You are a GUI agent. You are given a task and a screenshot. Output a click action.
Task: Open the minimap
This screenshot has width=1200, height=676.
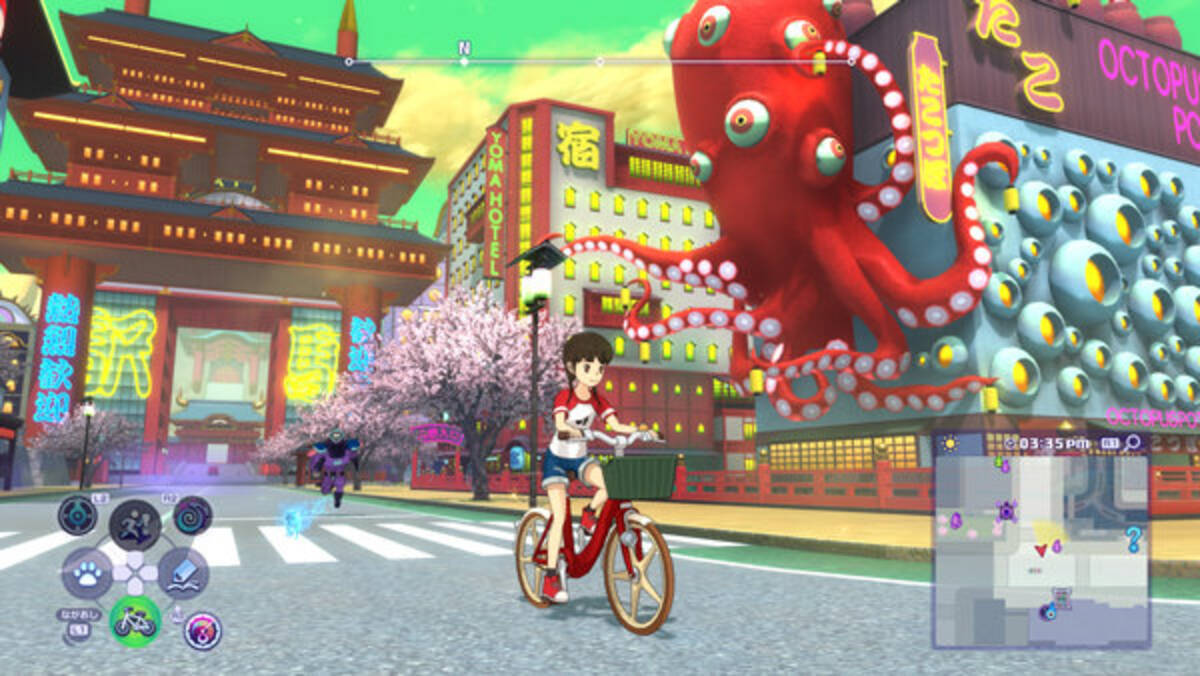[x=1040, y=550]
